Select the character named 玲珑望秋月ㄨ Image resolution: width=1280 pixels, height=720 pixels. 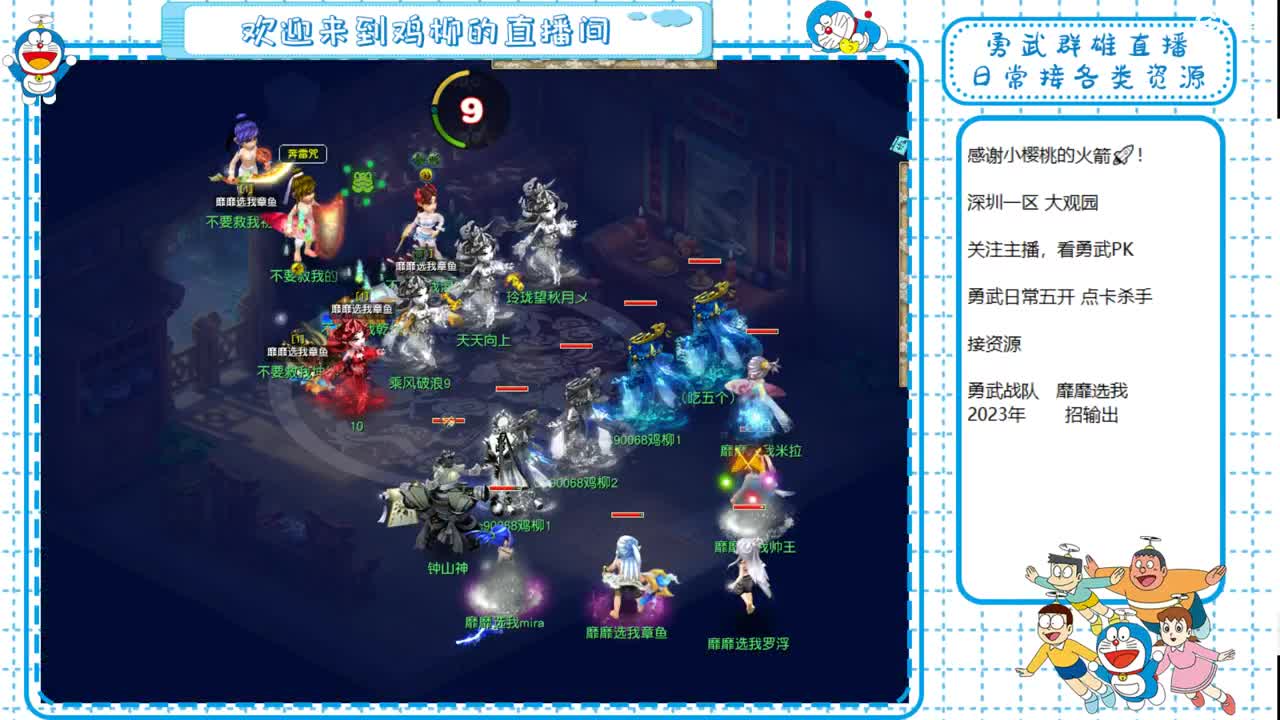[546, 296]
